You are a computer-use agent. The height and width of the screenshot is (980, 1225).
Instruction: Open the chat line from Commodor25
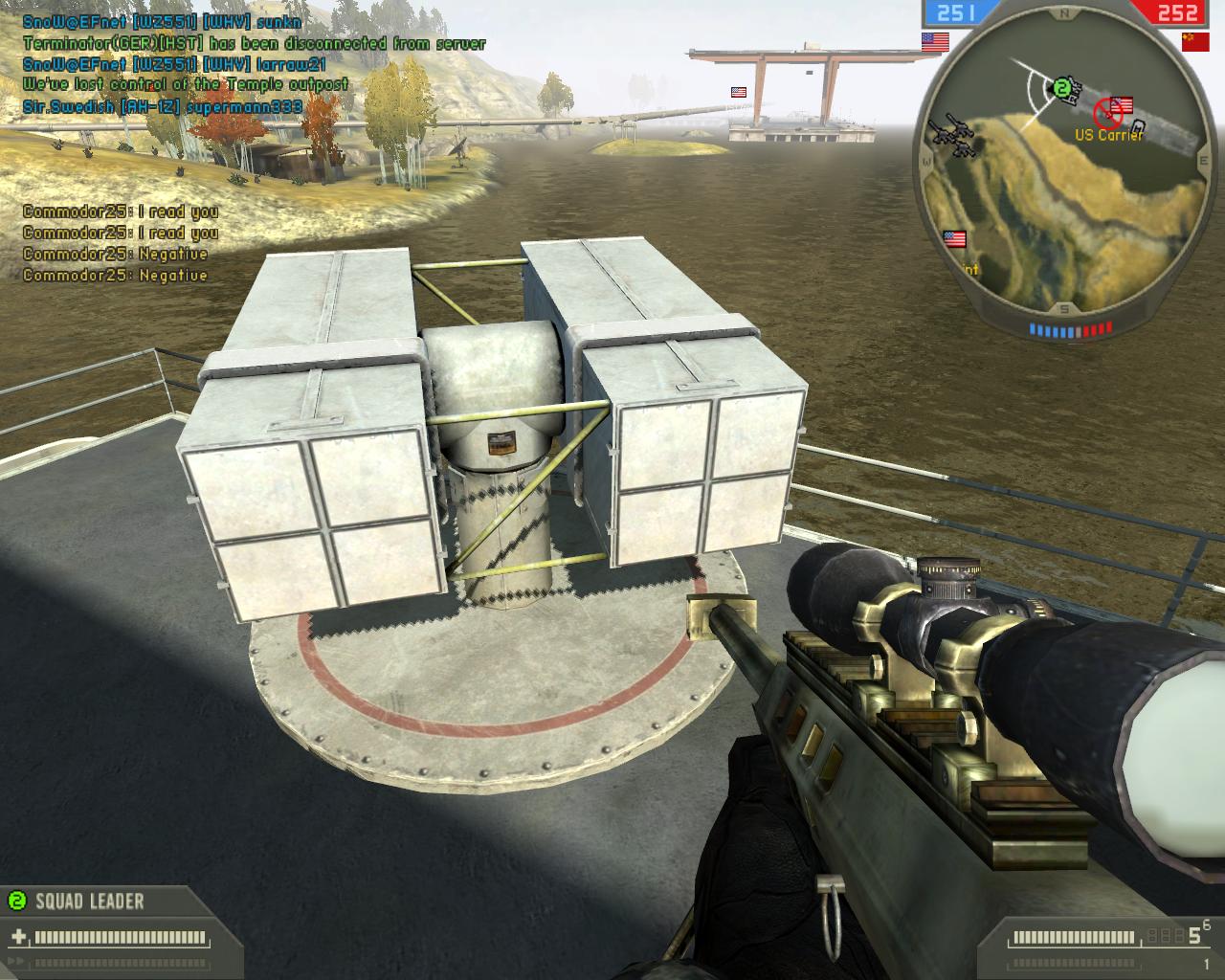(121, 212)
